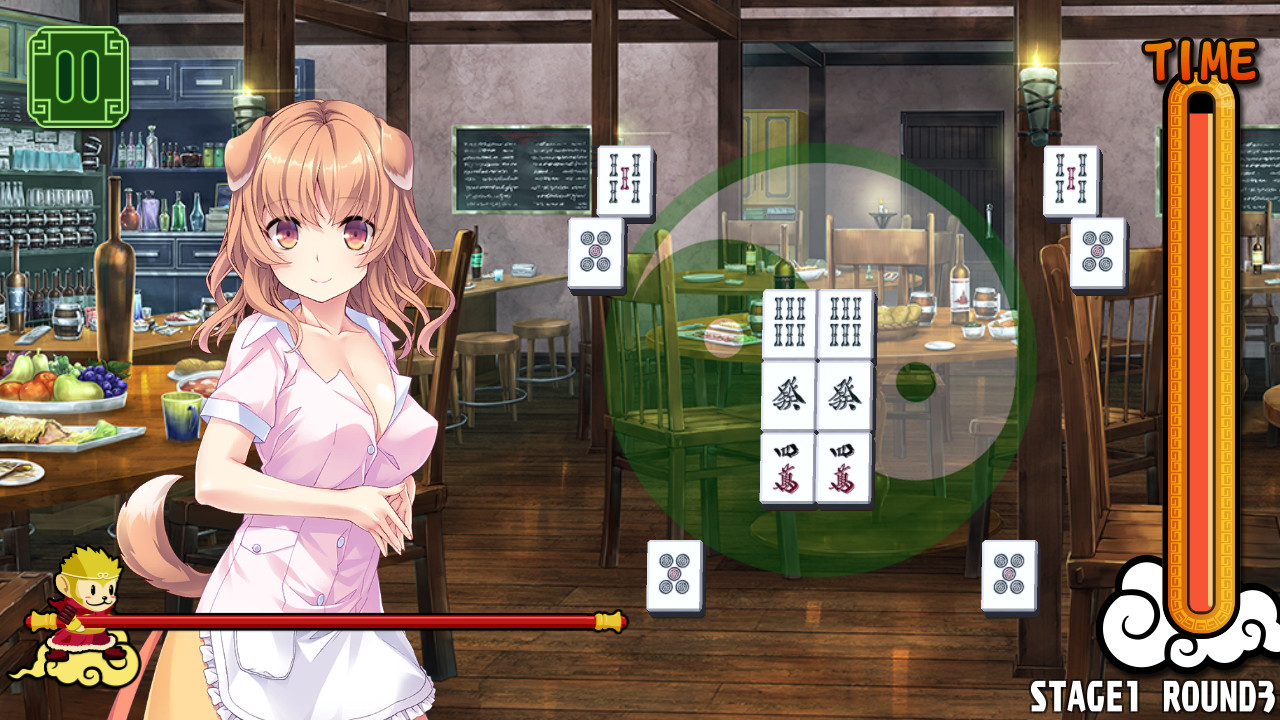Click the left 5-circles tile near center
Screen dimensions: 1280x720
point(598,255)
